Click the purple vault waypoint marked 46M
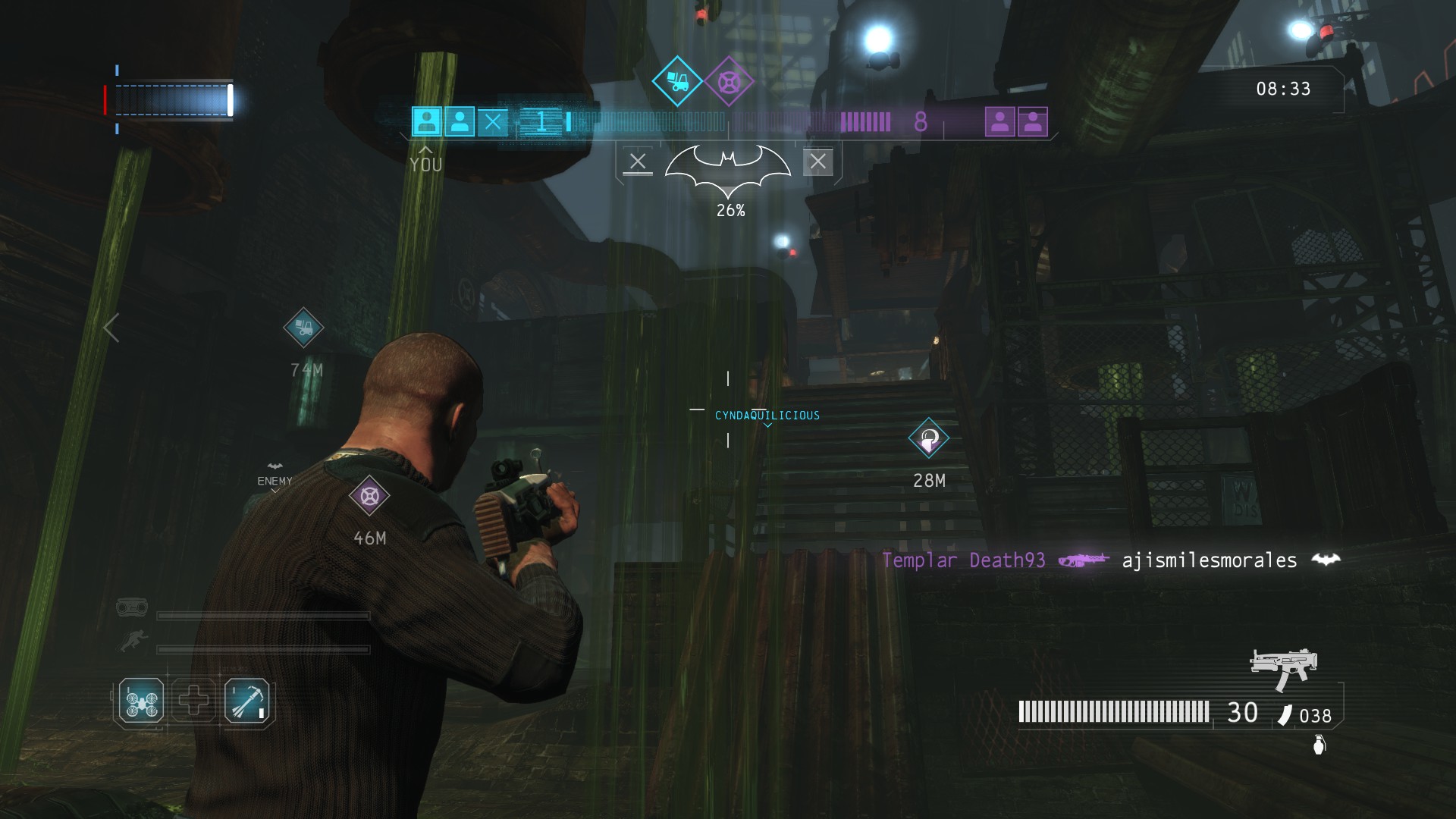Screen dimensions: 1456x819 point(369,496)
